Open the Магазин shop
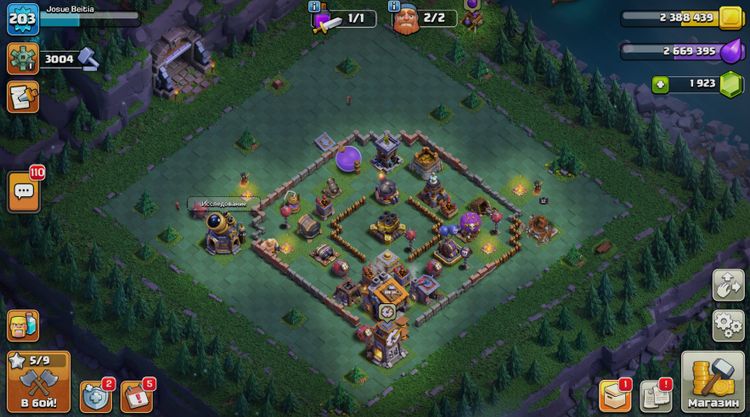Image resolution: width=750 pixels, height=417 pixels. point(714,381)
